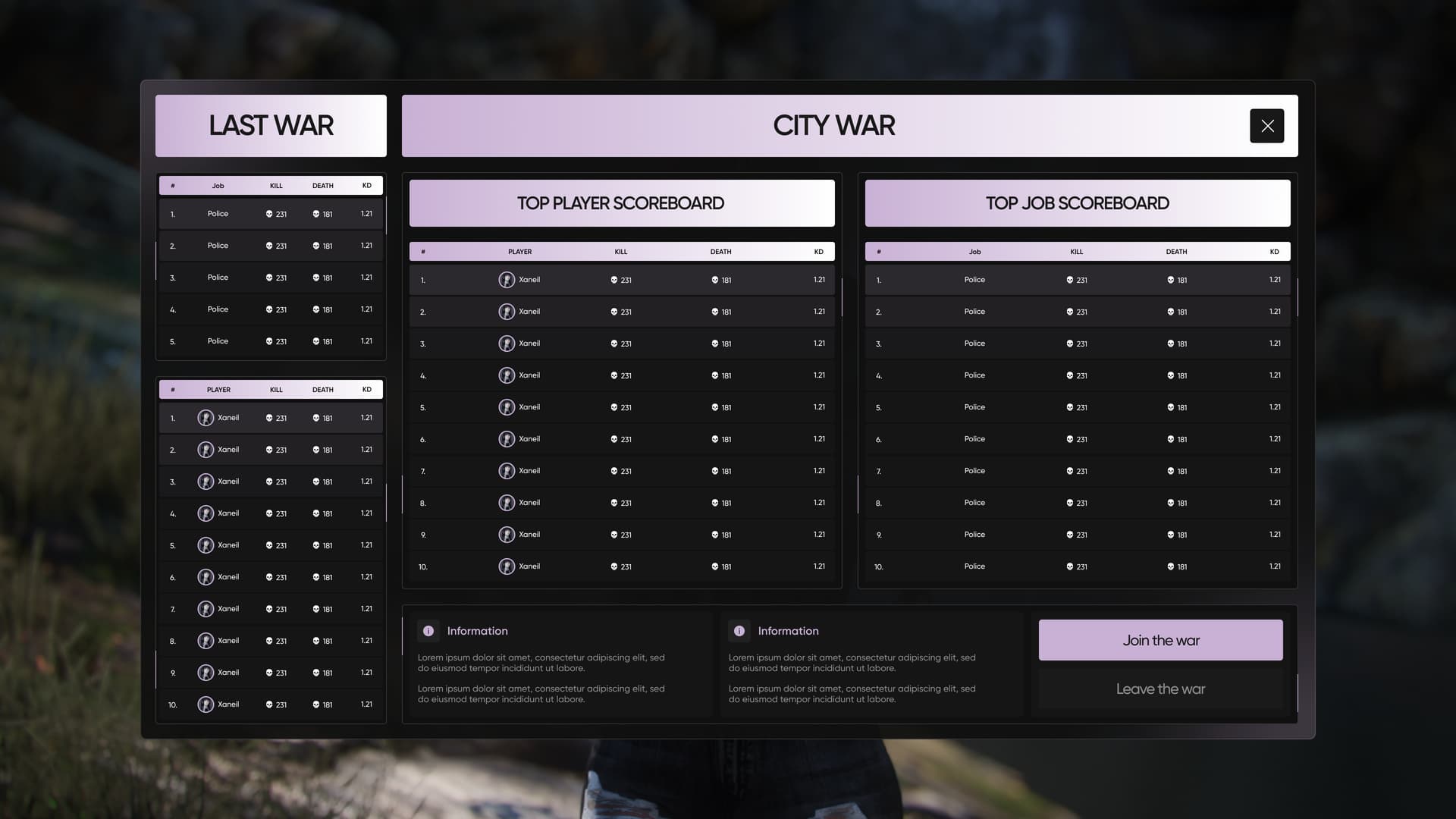Sort Top Player Scoreboard by KILL column
Viewport: 1456px width, 819px height.
pyautogui.click(x=620, y=251)
